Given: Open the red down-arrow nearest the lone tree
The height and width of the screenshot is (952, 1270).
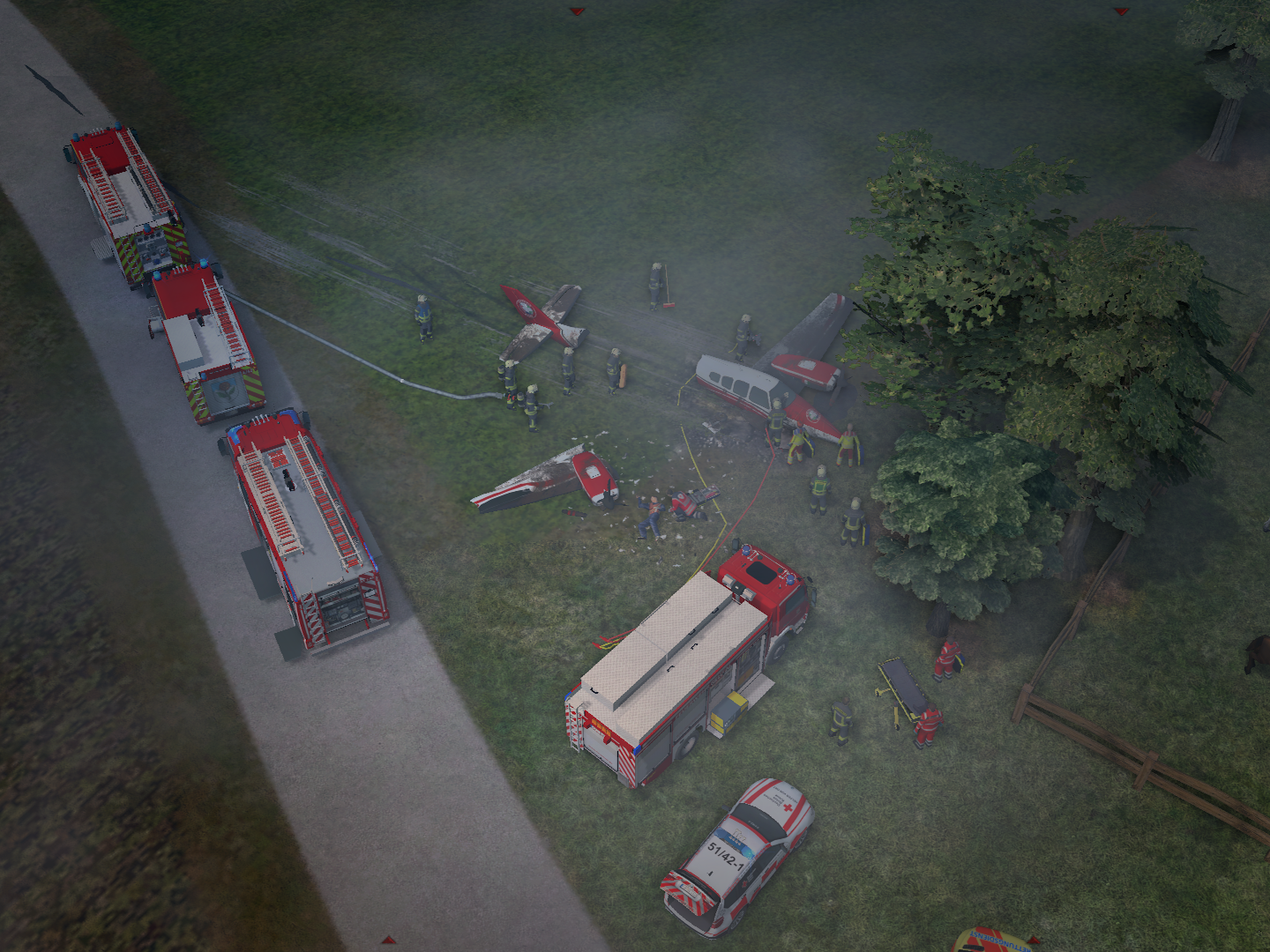Looking at the screenshot, I should [1121, 12].
